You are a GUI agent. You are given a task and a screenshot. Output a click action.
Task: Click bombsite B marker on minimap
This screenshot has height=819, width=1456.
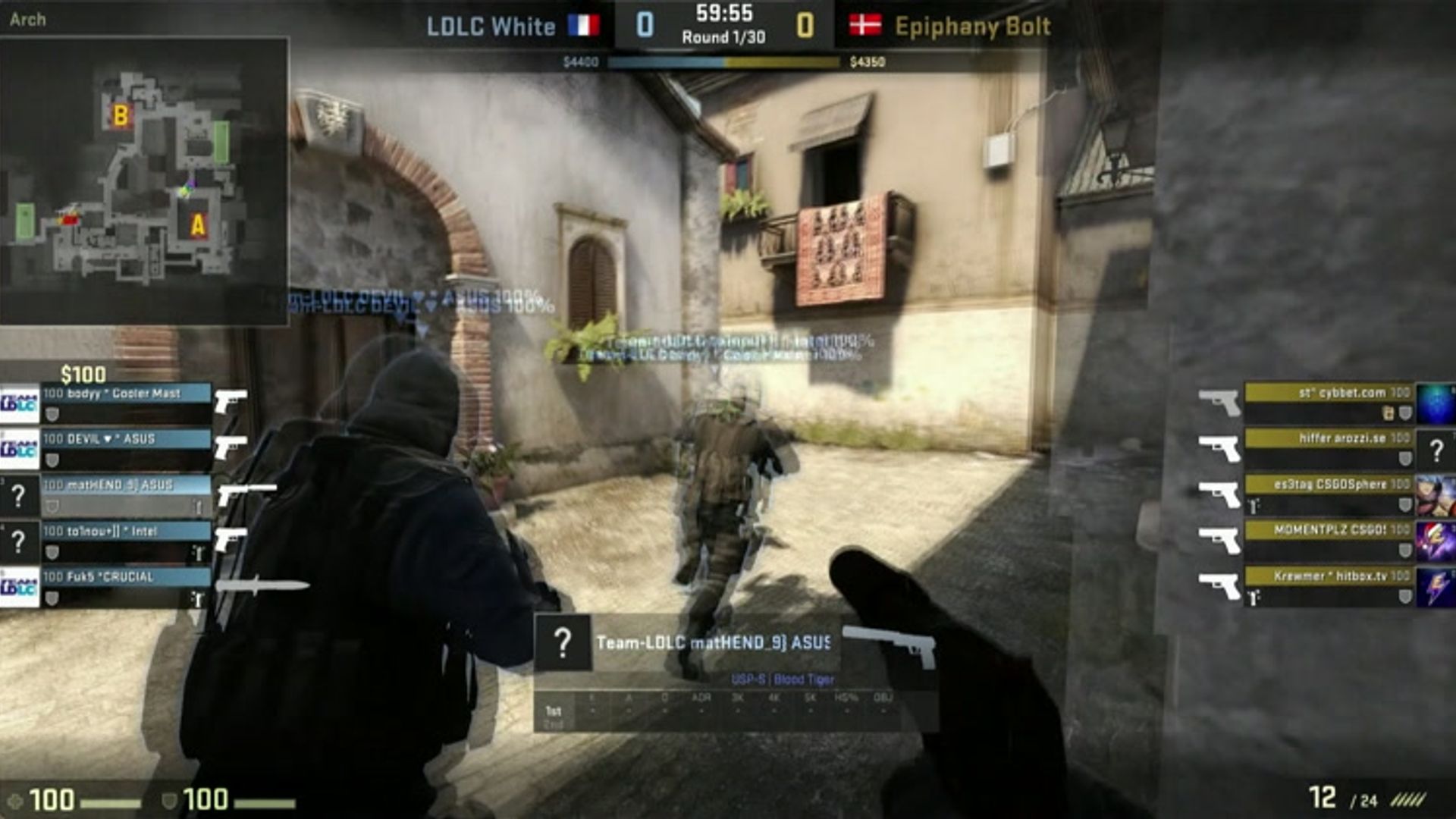[x=121, y=115]
